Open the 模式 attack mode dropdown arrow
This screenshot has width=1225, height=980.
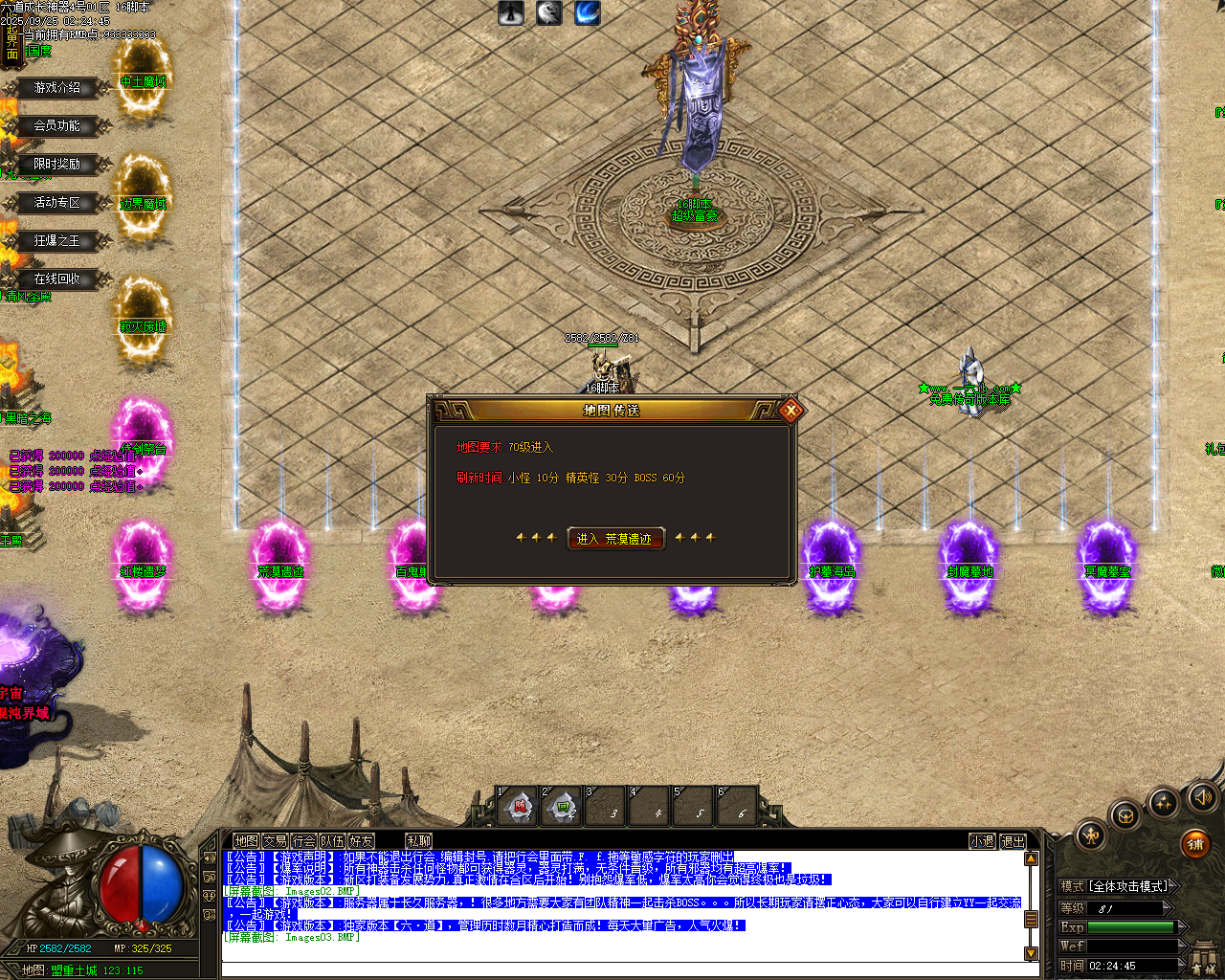[x=1173, y=884]
